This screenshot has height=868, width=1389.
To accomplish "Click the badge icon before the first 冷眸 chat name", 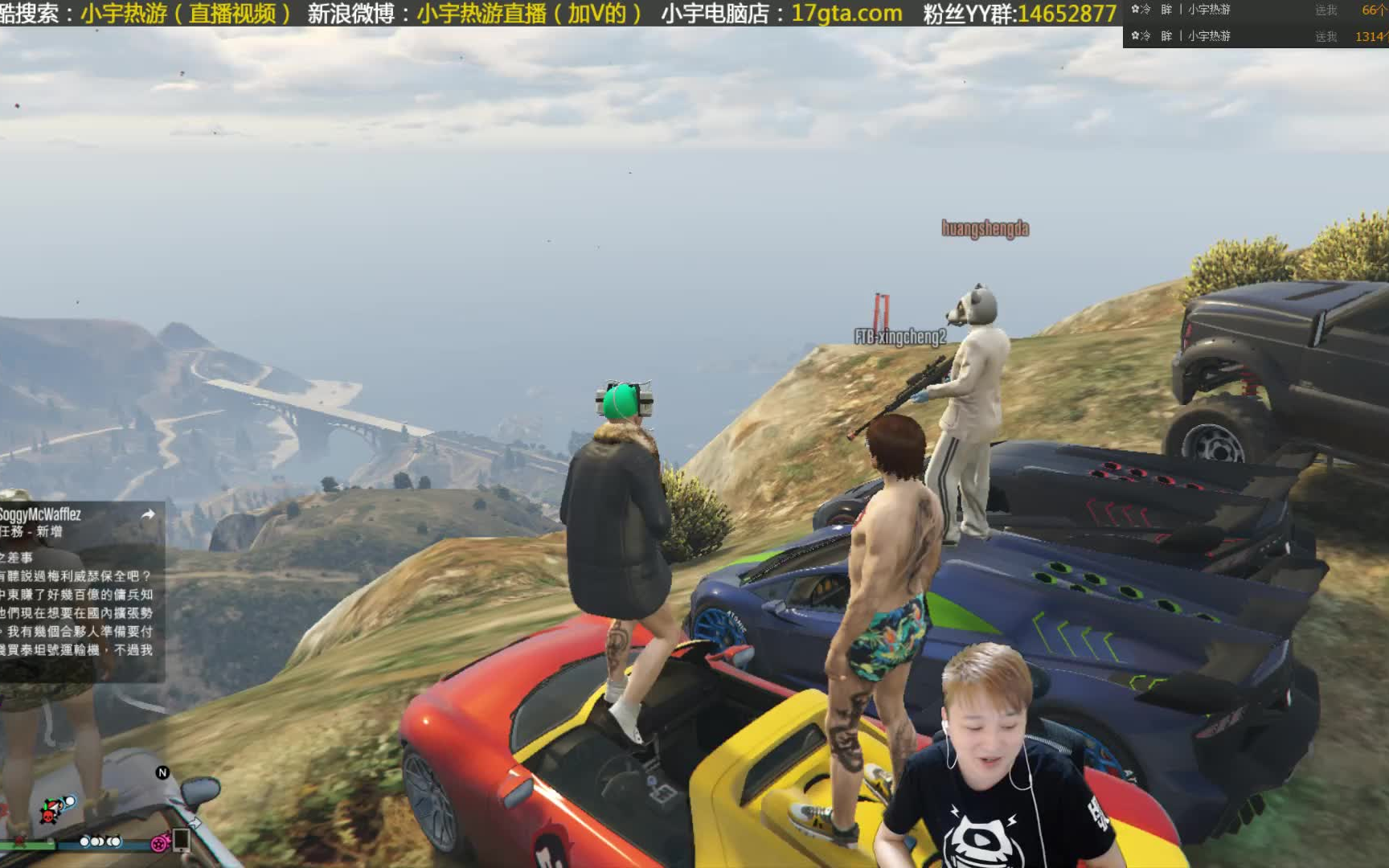I will coord(1135,9).
